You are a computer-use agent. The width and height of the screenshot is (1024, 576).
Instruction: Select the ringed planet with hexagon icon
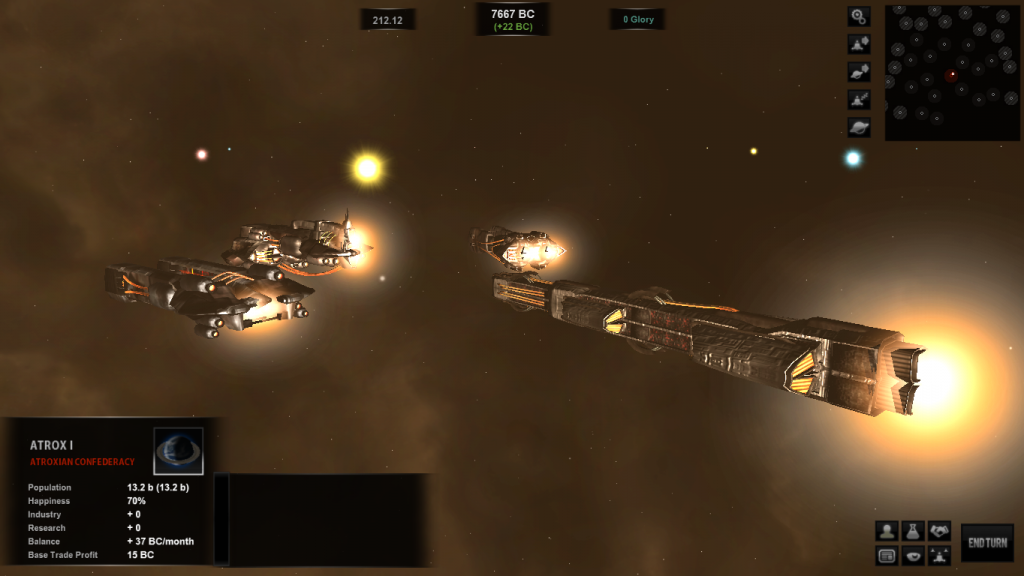coord(859,72)
